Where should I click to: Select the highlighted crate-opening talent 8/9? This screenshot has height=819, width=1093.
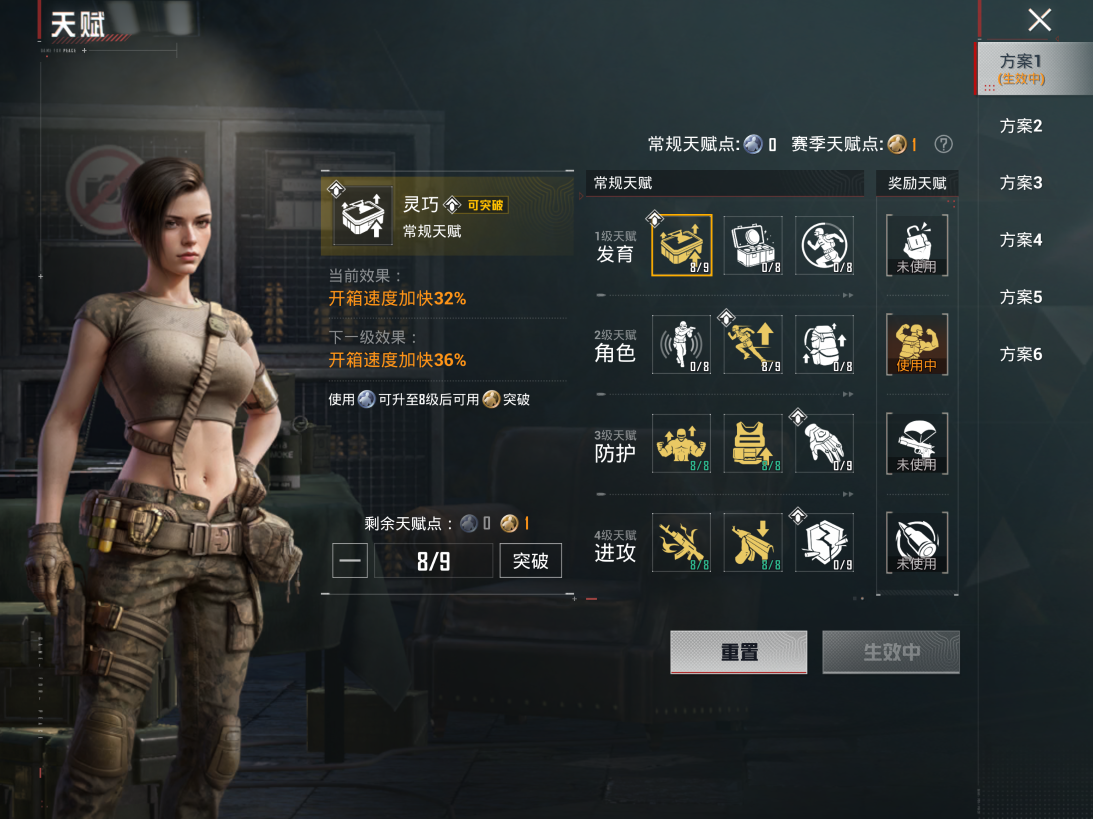tap(682, 245)
